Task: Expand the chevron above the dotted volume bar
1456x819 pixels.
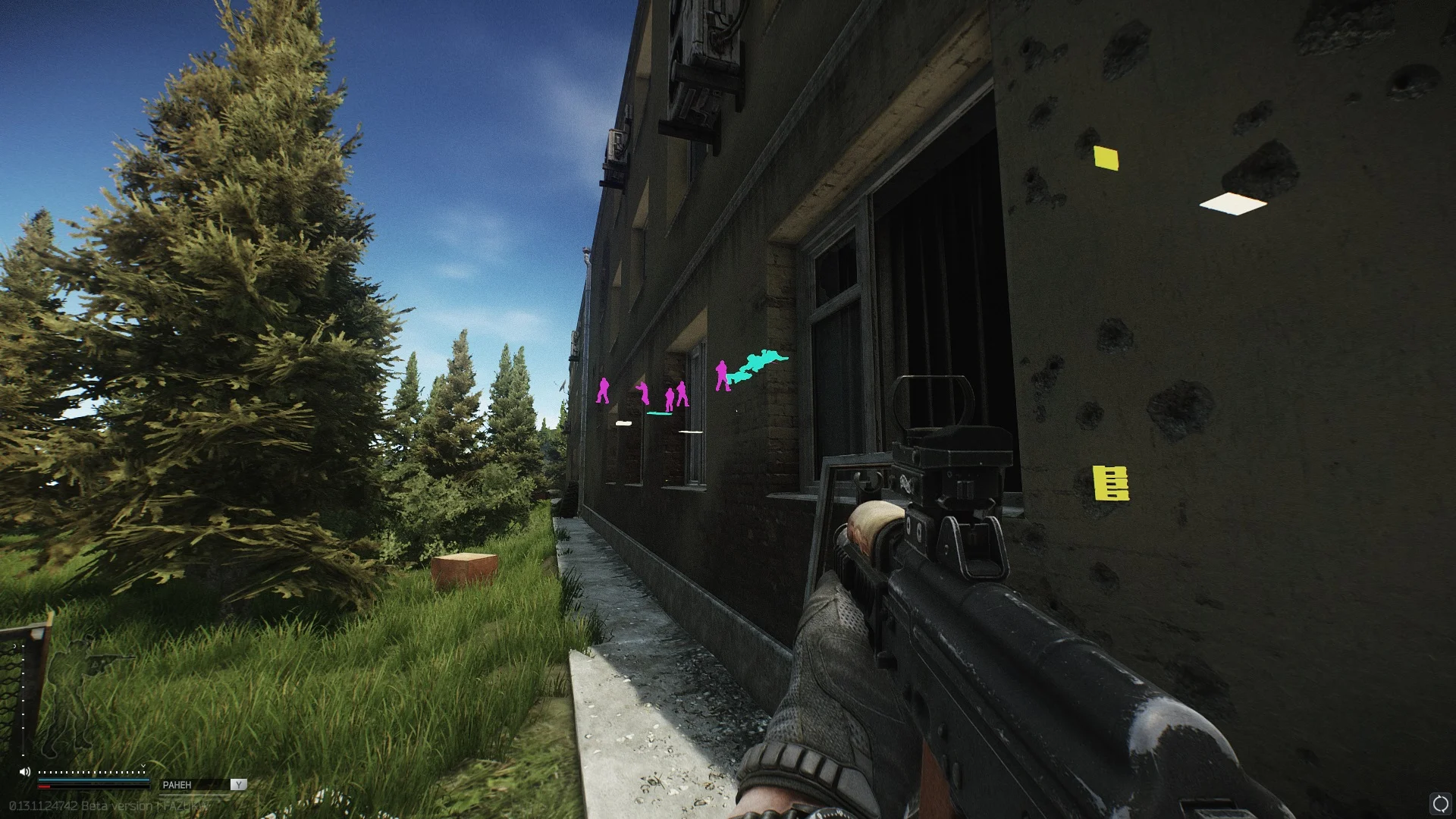Action: (144, 765)
